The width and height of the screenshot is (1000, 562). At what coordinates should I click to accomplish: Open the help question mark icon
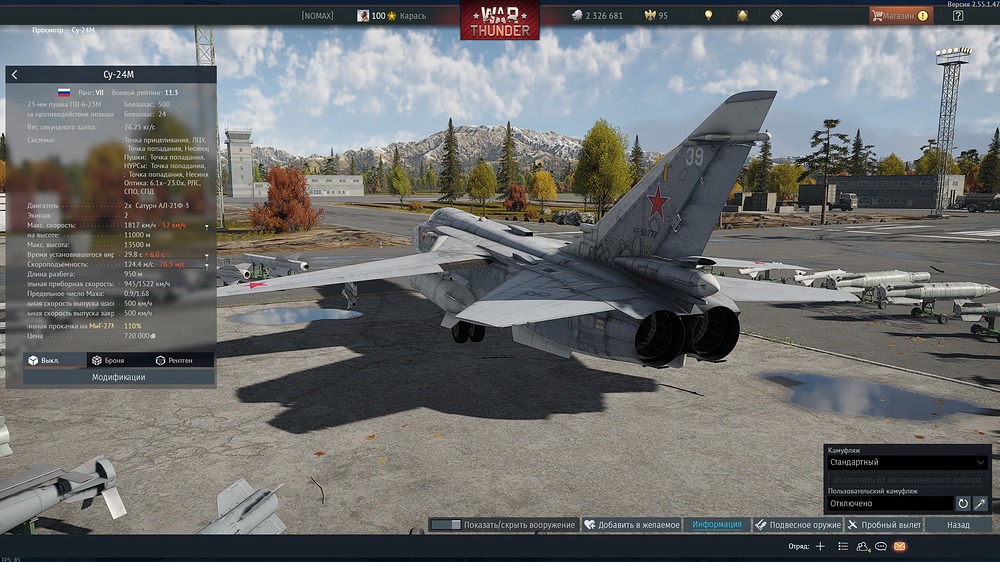(x=958, y=16)
